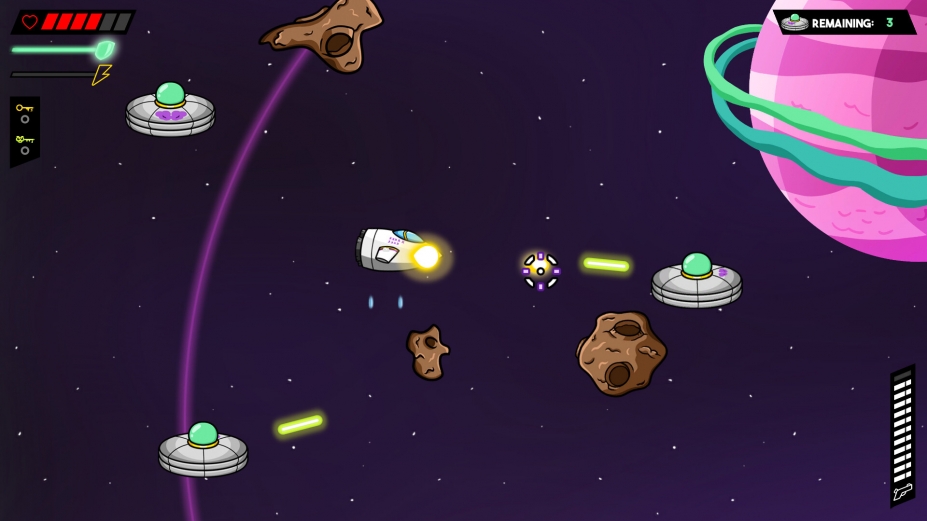Select the gold key icon
The image size is (927, 521).
click(x=24, y=108)
